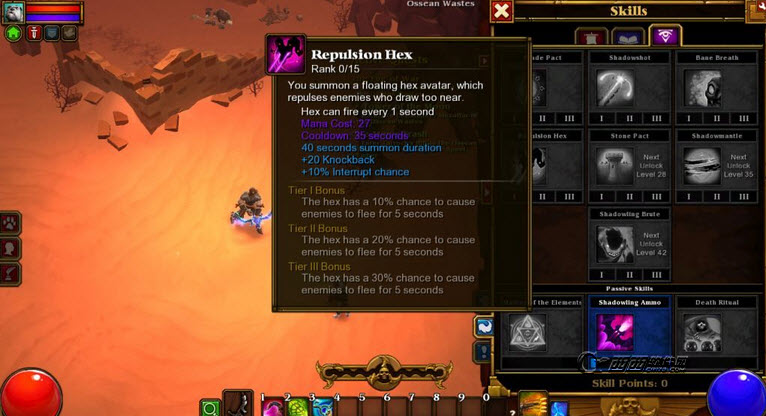766x416 pixels.
Task: Open the character silhouette menu icon
Action: pos(12,247)
